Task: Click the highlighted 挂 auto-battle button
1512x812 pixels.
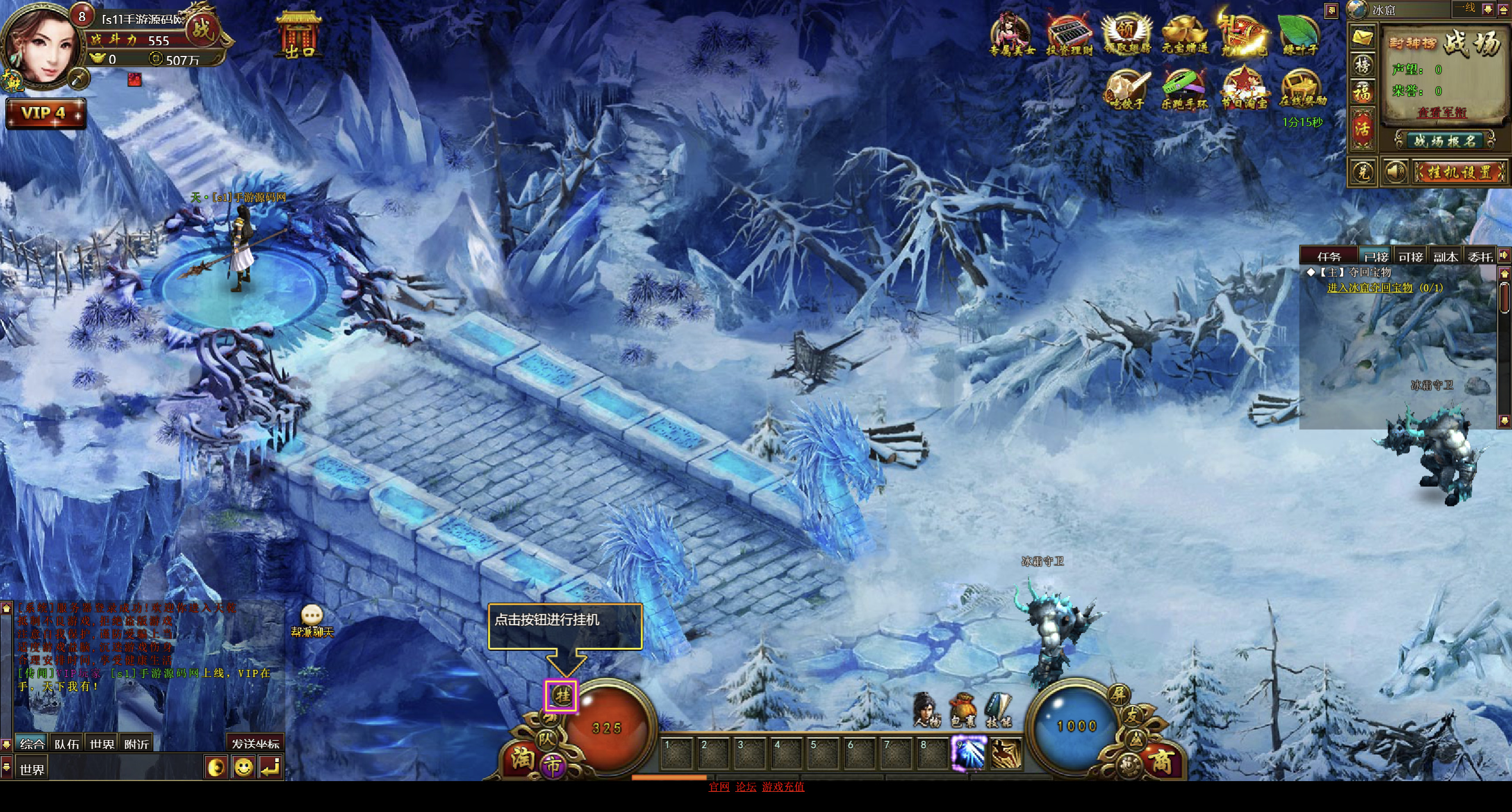Action: [562, 695]
